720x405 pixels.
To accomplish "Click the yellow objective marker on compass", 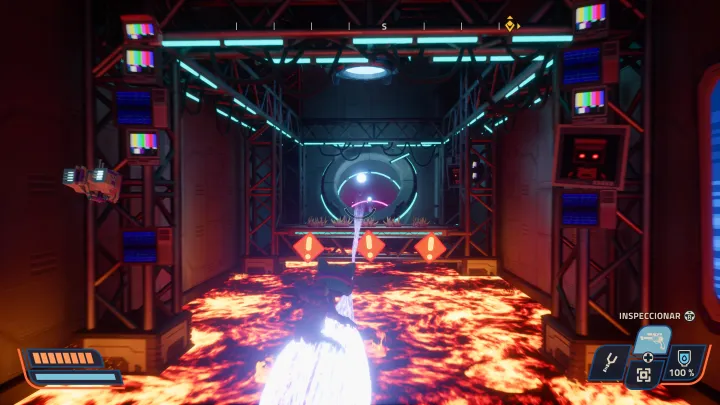I will 511,24.
